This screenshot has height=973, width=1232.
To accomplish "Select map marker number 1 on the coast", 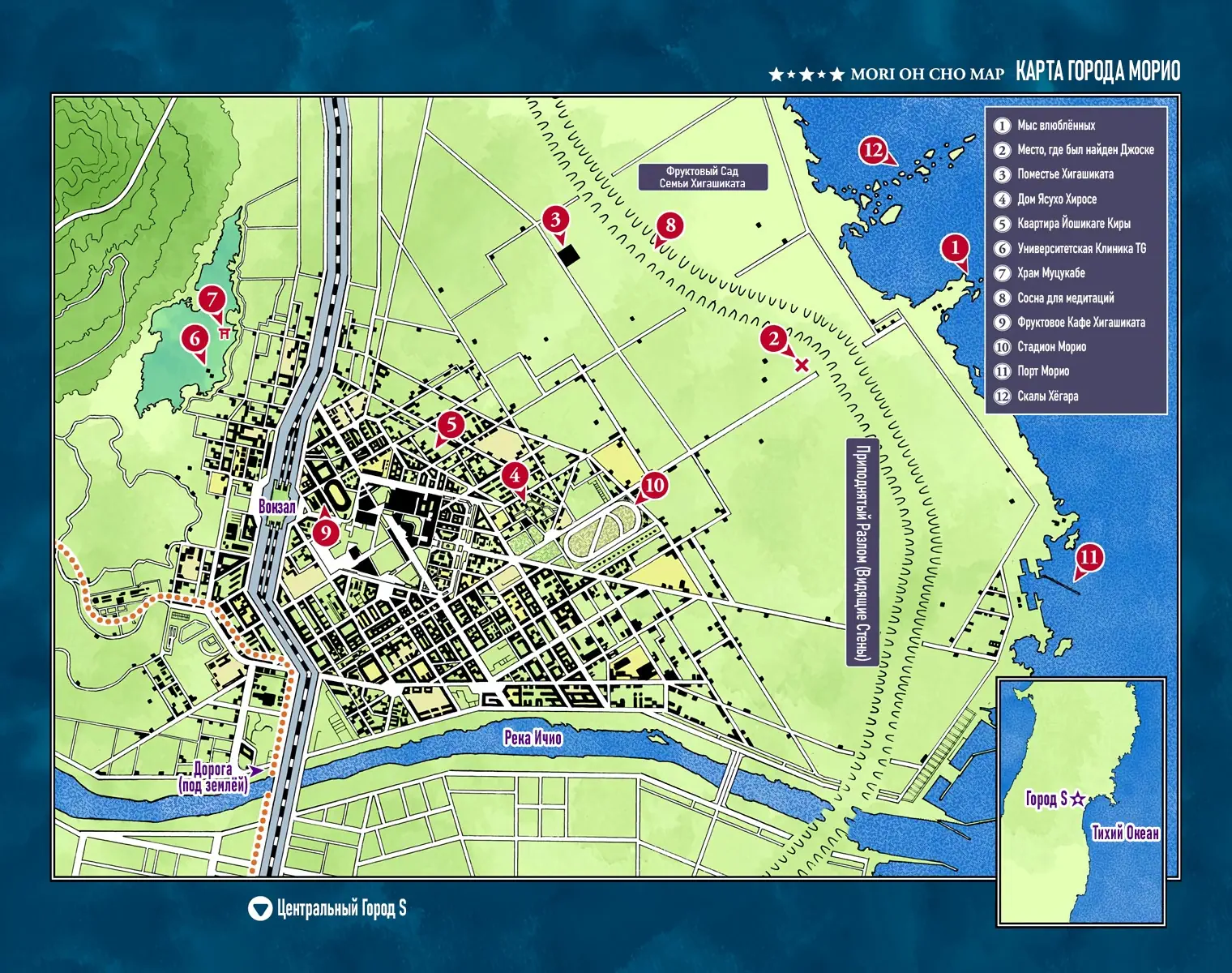I will (955, 248).
